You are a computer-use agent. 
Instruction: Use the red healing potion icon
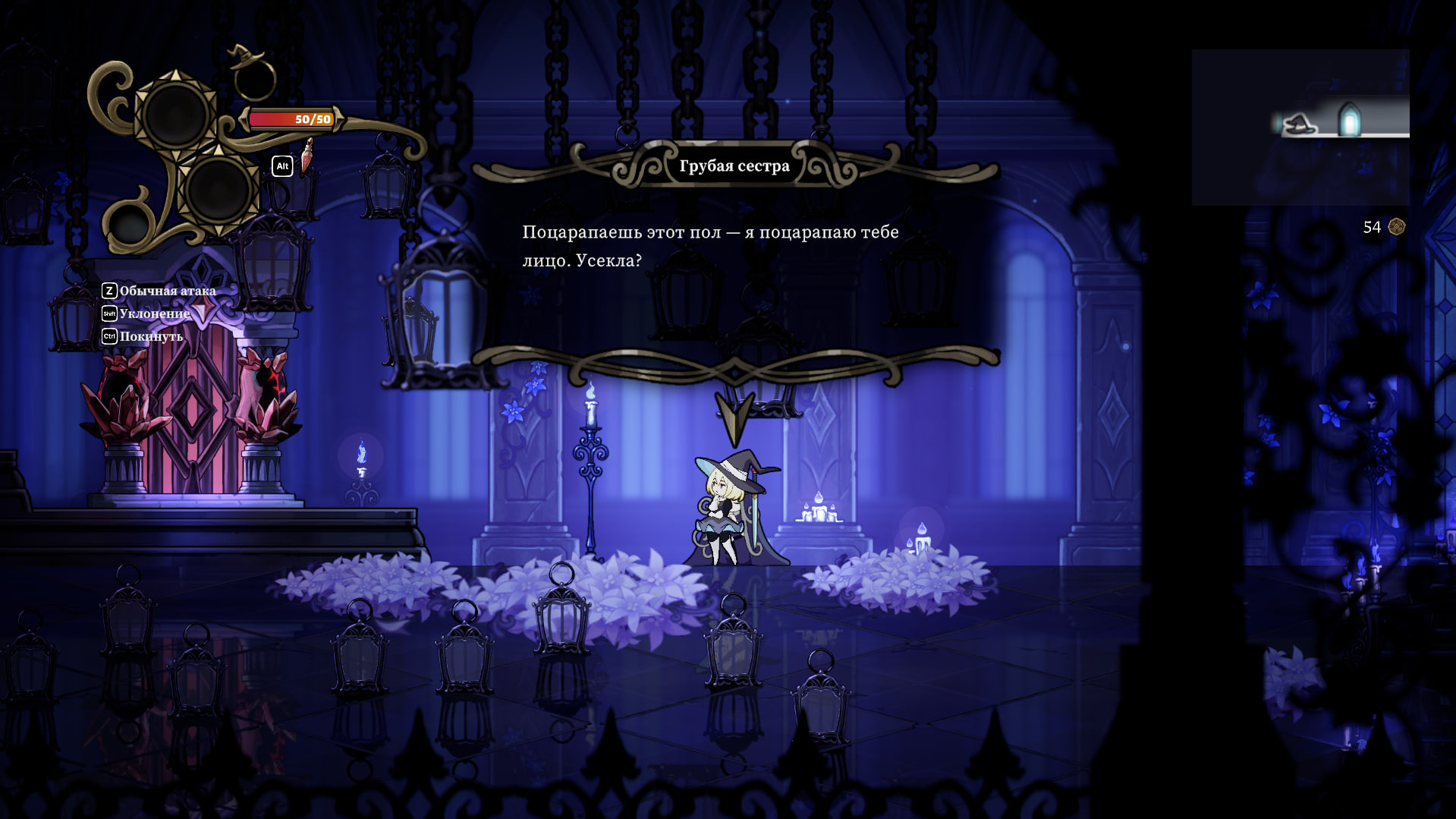coord(307,156)
